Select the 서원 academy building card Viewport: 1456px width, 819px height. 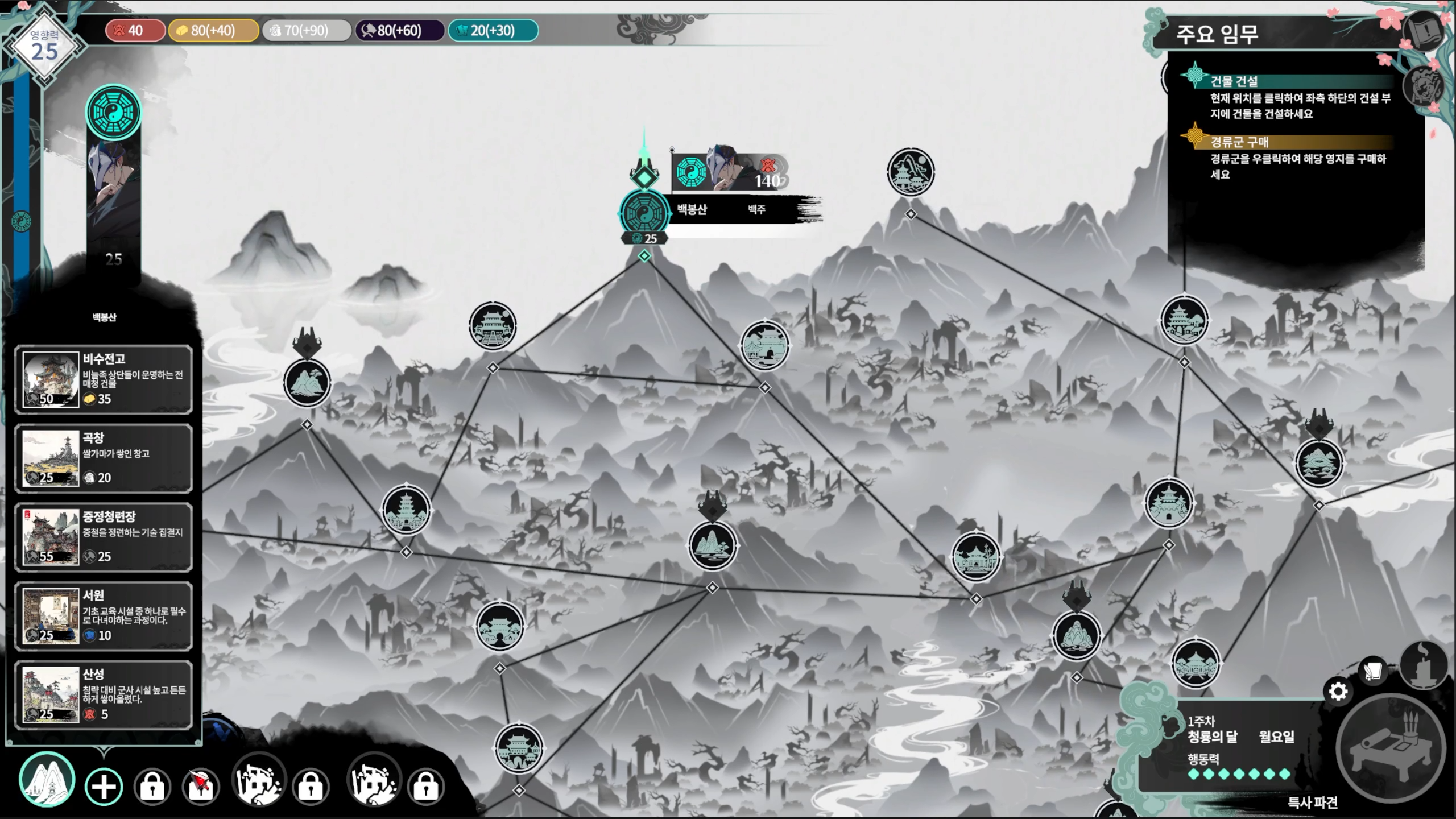pos(104,616)
